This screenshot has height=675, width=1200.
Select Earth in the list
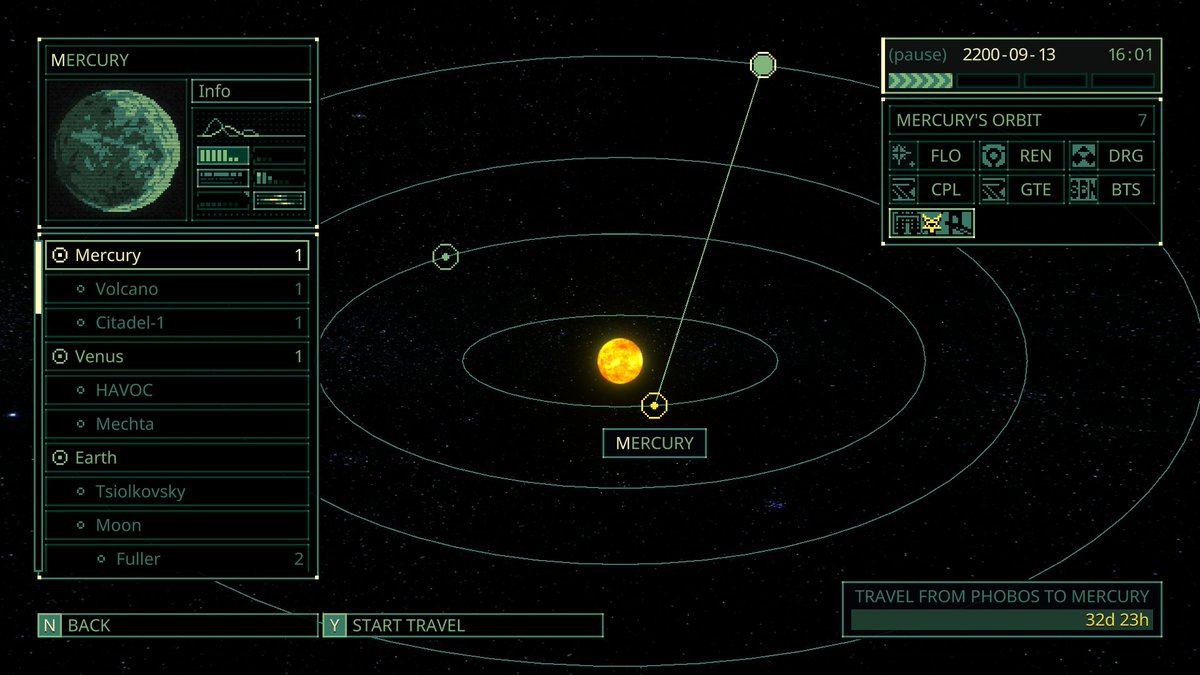coord(177,458)
